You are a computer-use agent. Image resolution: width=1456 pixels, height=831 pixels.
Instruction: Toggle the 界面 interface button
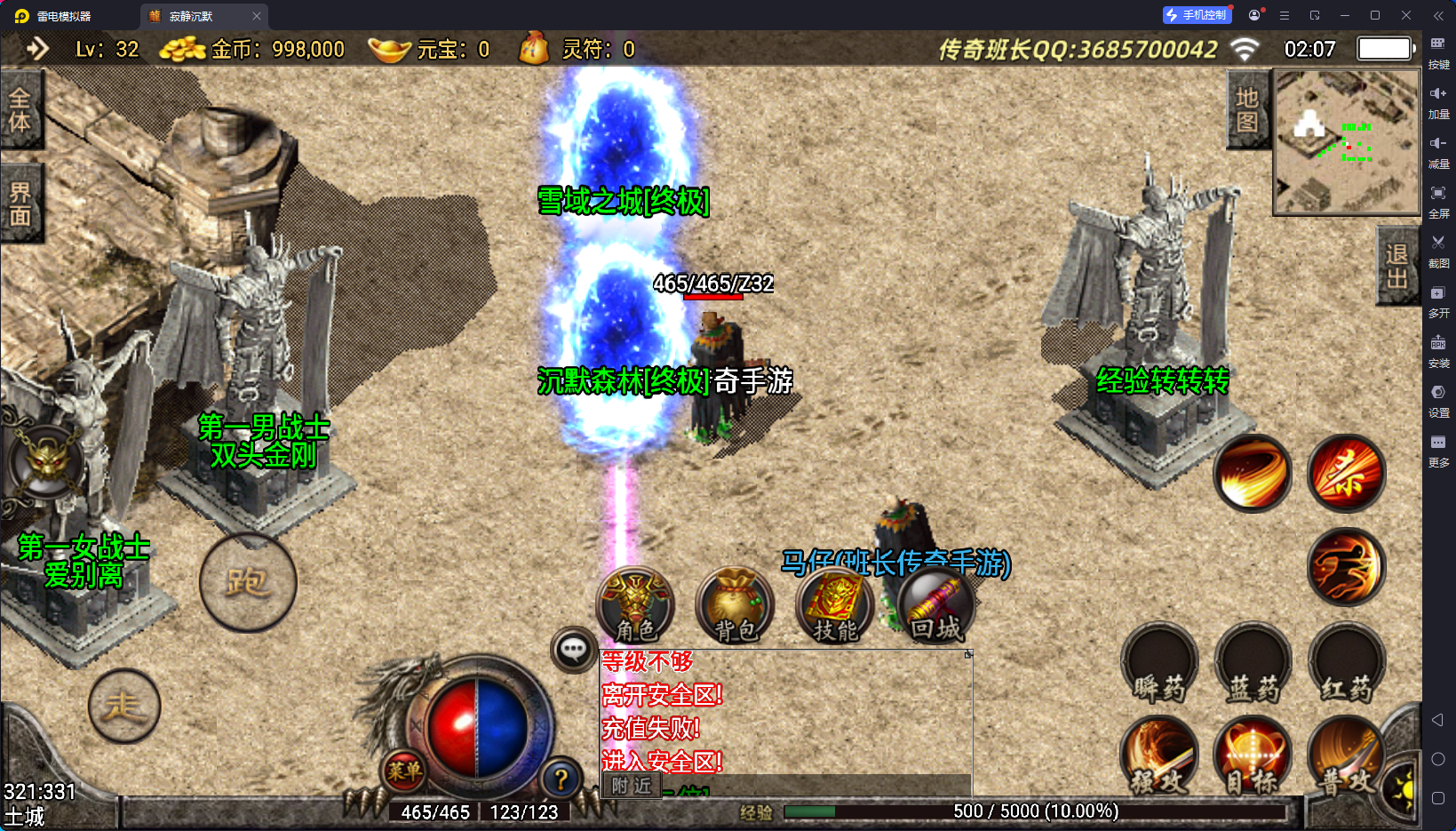20,204
